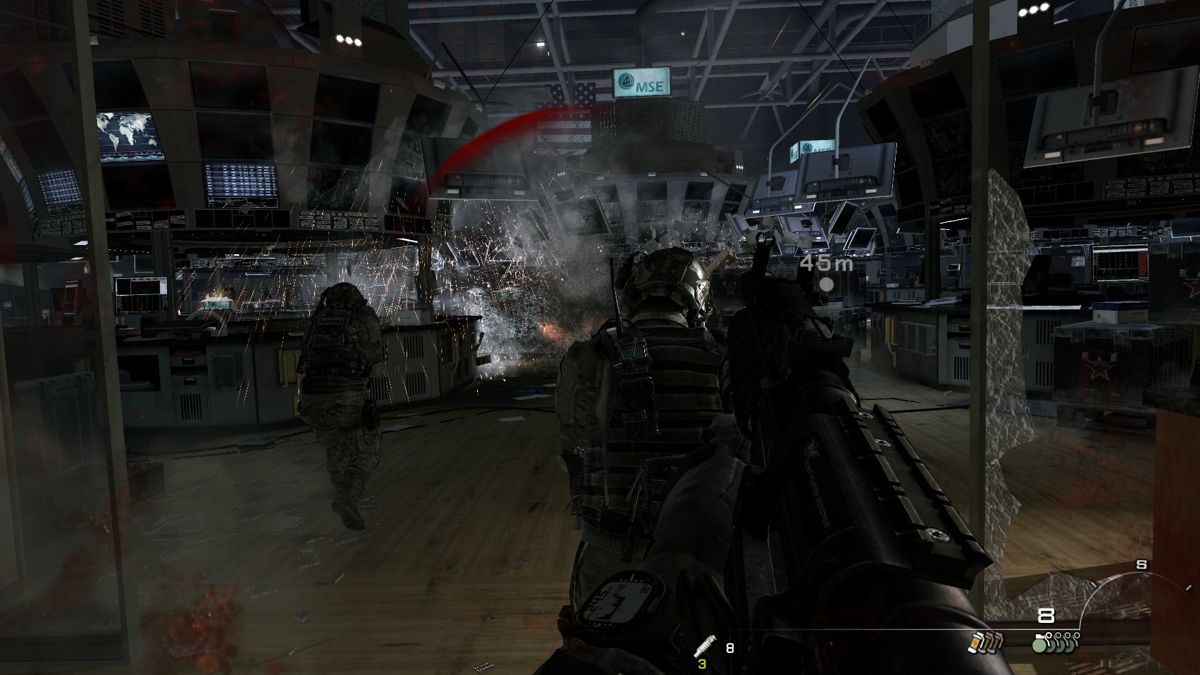The width and height of the screenshot is (1200, 675).
Task: Click the grenade launcher attachment icon
Action: (x=704, y=646)
